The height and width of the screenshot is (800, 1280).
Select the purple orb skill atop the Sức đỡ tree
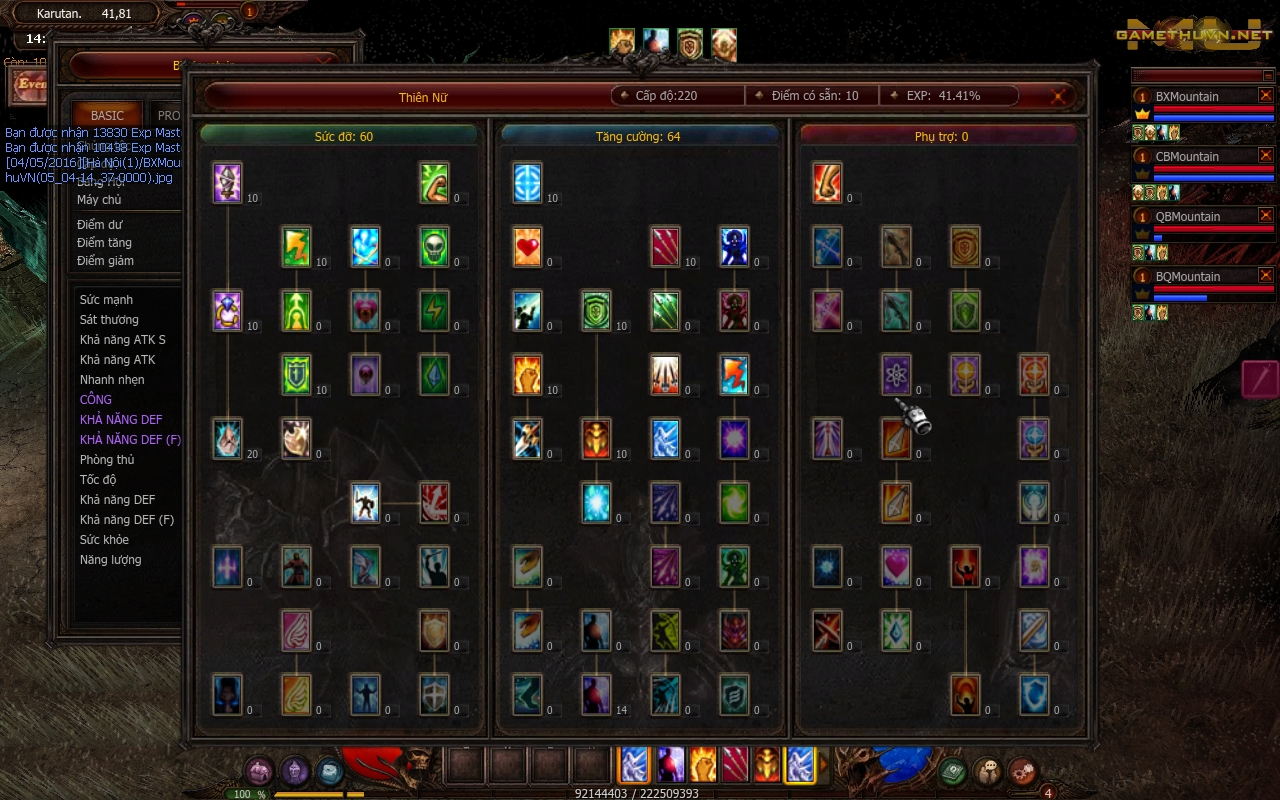pyautogui.click(x=225, y=183)
